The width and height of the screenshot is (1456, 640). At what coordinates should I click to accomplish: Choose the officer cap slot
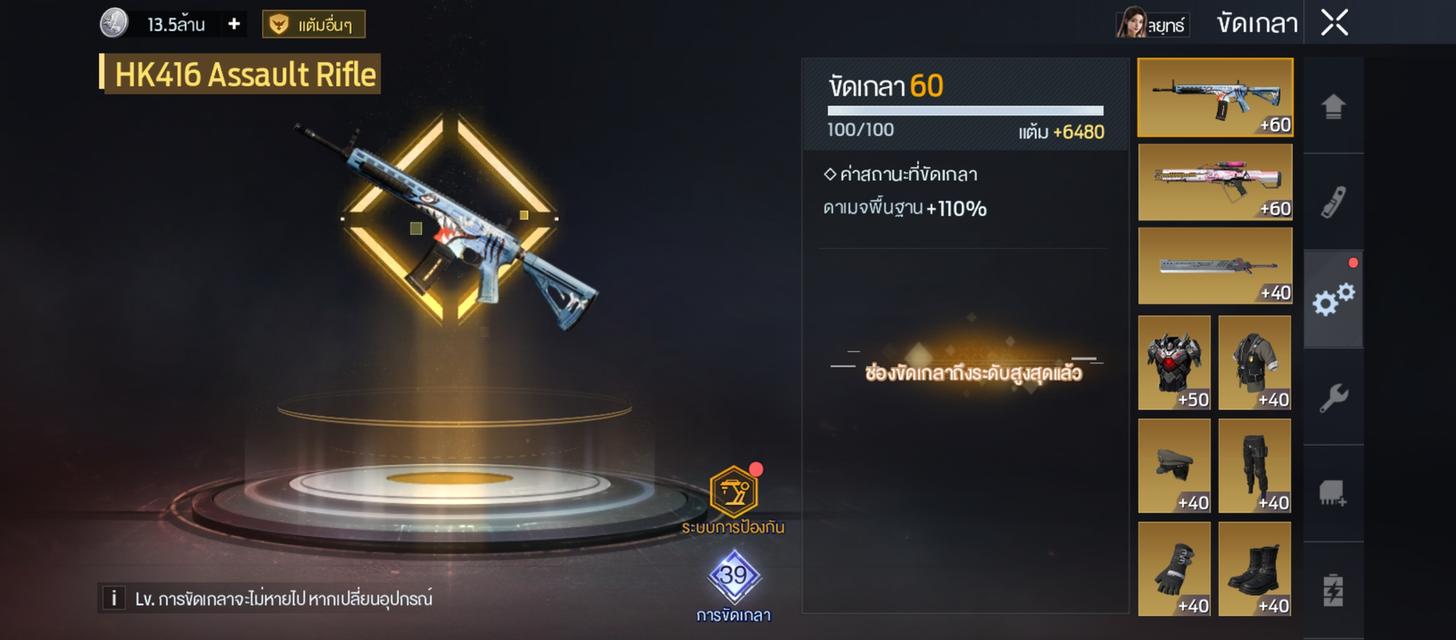tap(1174, 465)
